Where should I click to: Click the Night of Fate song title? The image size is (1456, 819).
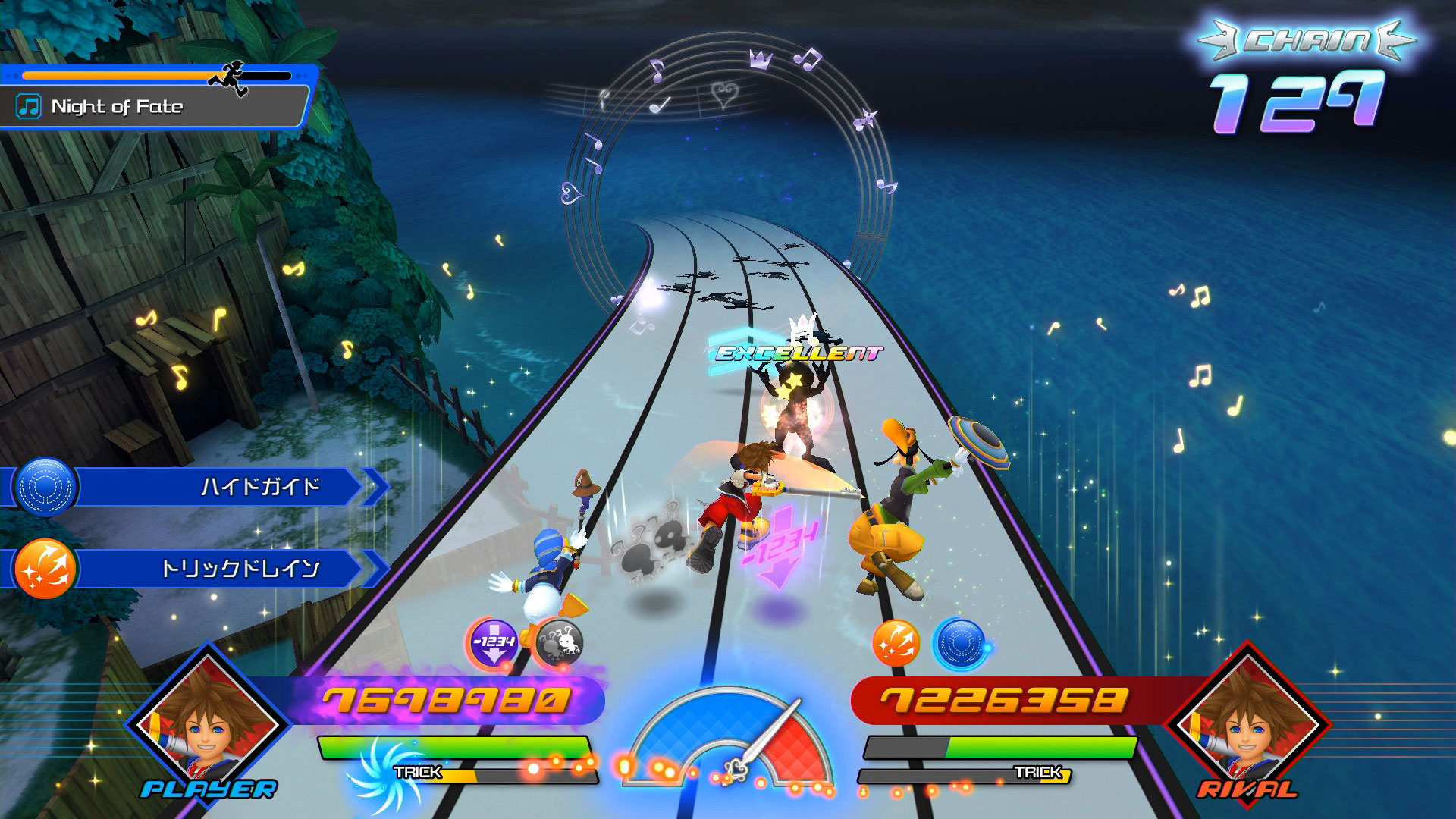[x=117, y=106]
